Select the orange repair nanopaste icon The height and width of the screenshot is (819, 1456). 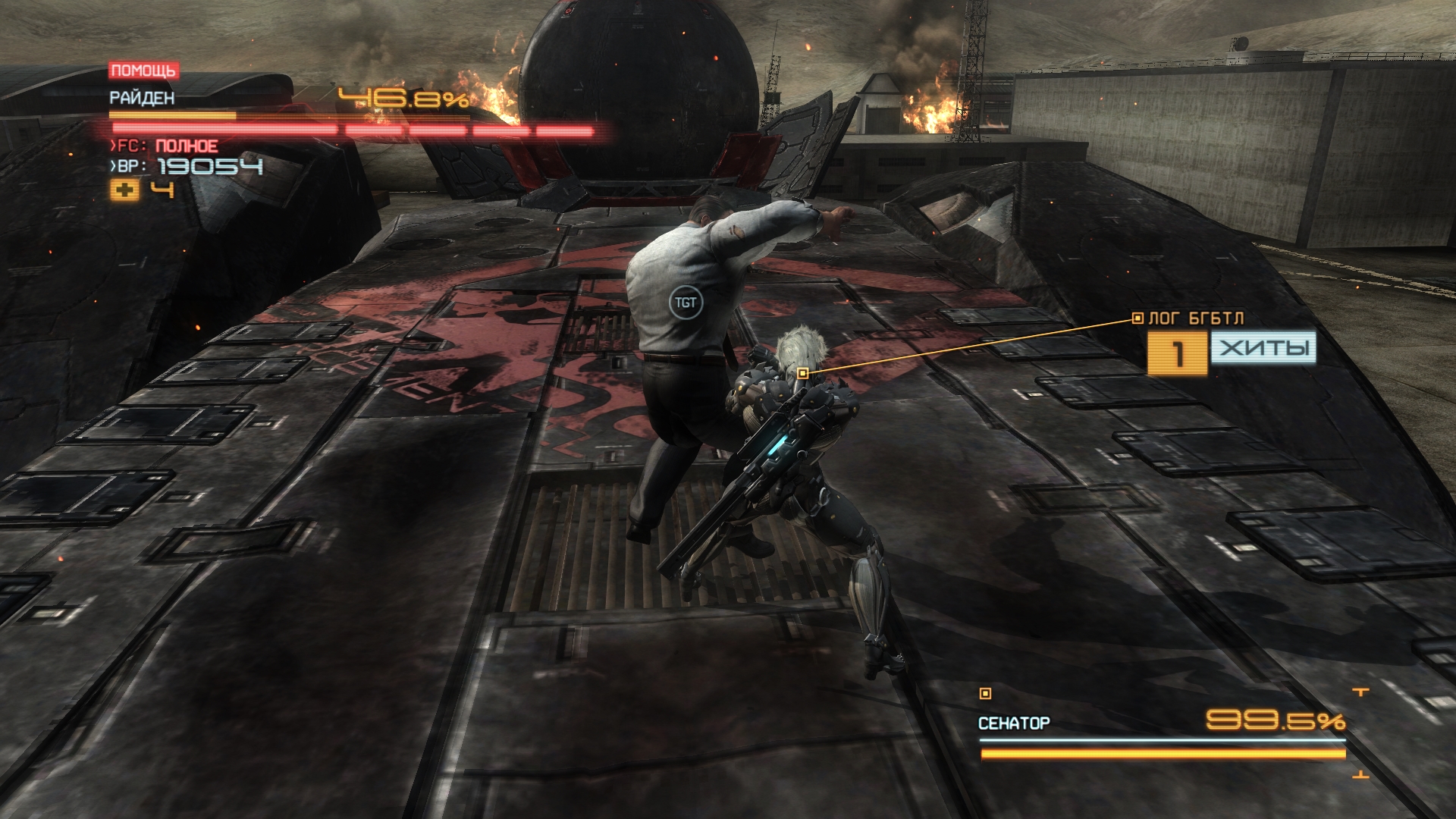point(125,190)
